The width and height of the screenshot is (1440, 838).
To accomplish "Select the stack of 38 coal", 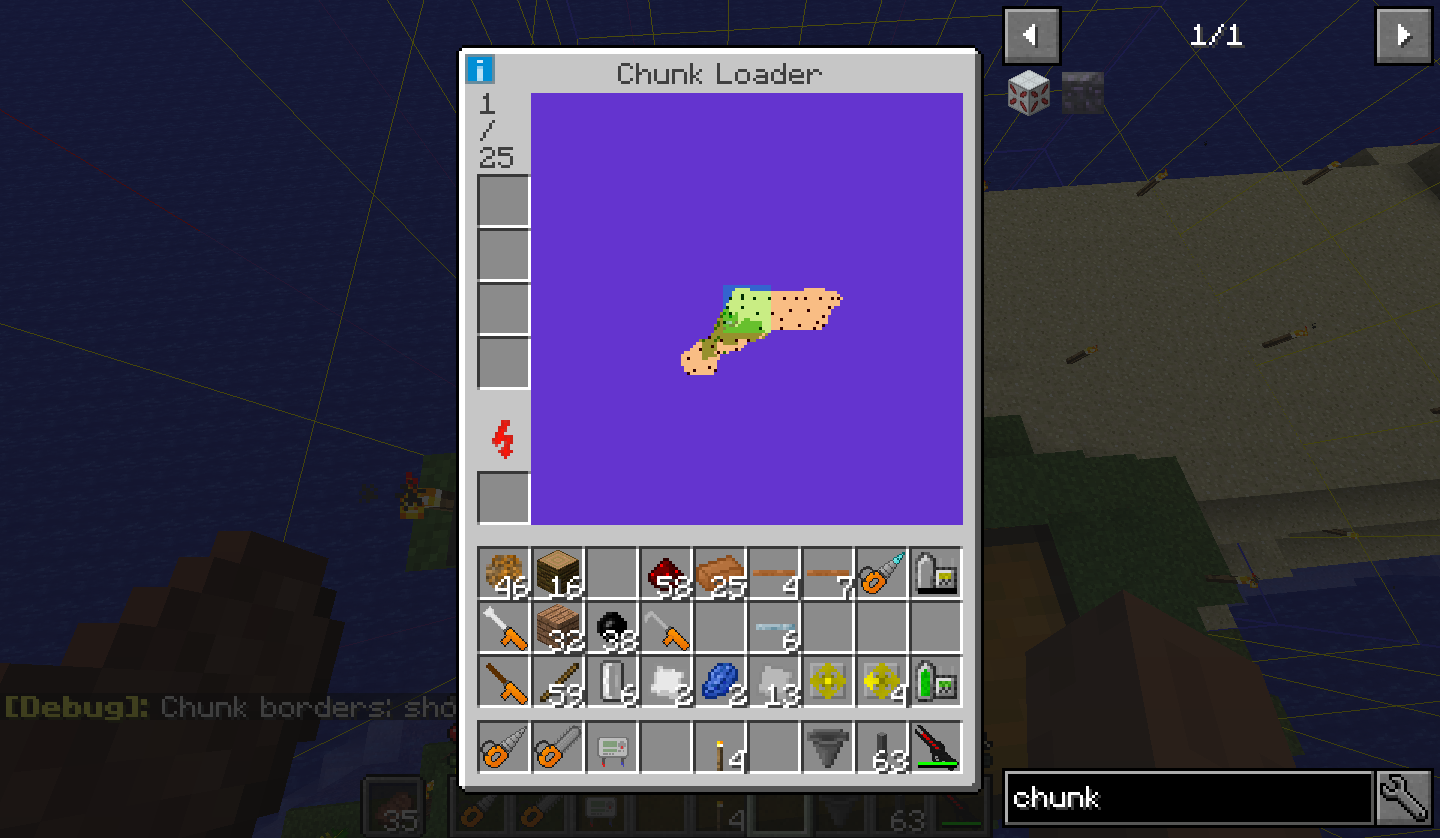I will [x=612, y=627].
